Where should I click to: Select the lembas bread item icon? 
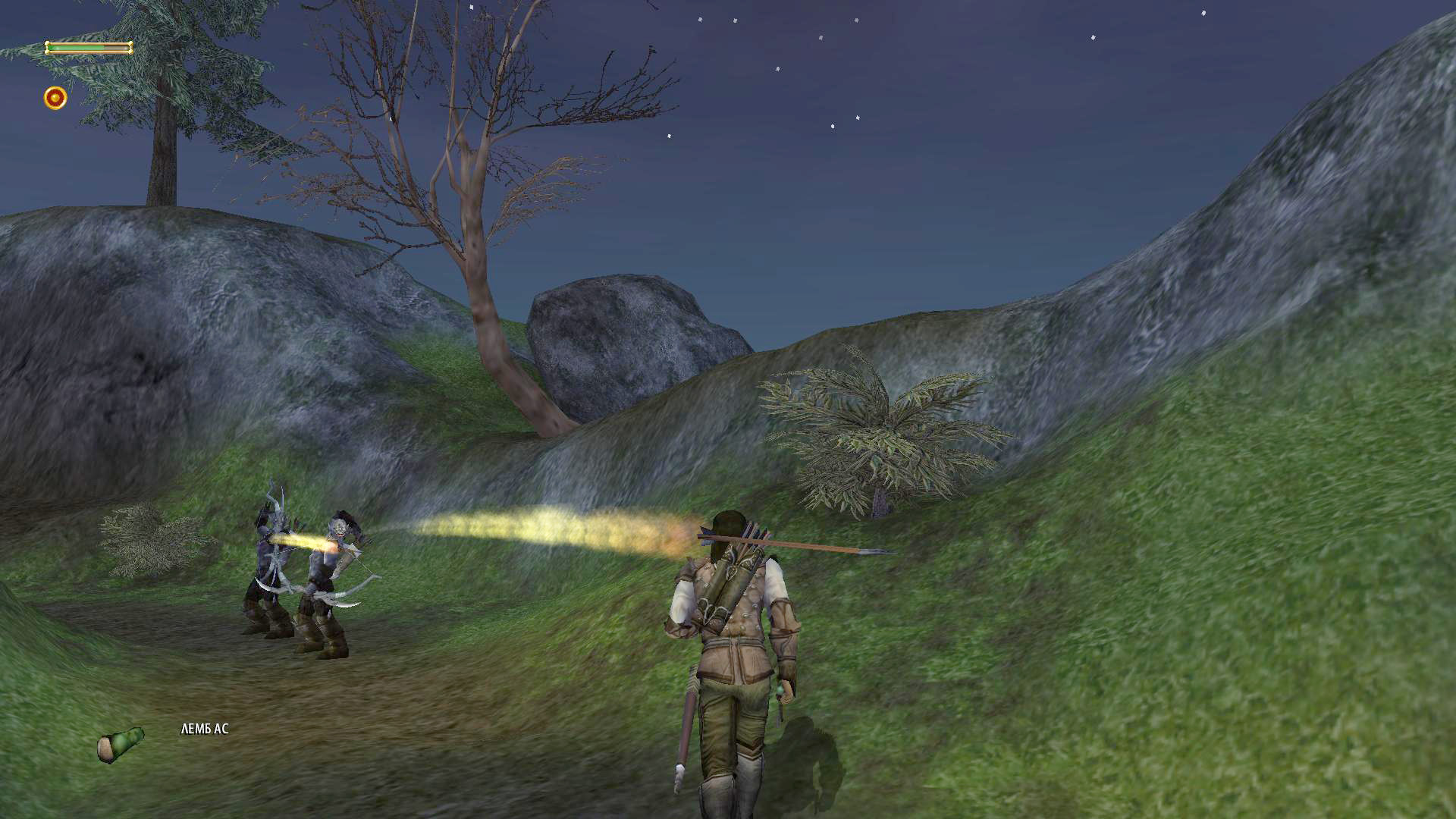(x=121, y=744)
